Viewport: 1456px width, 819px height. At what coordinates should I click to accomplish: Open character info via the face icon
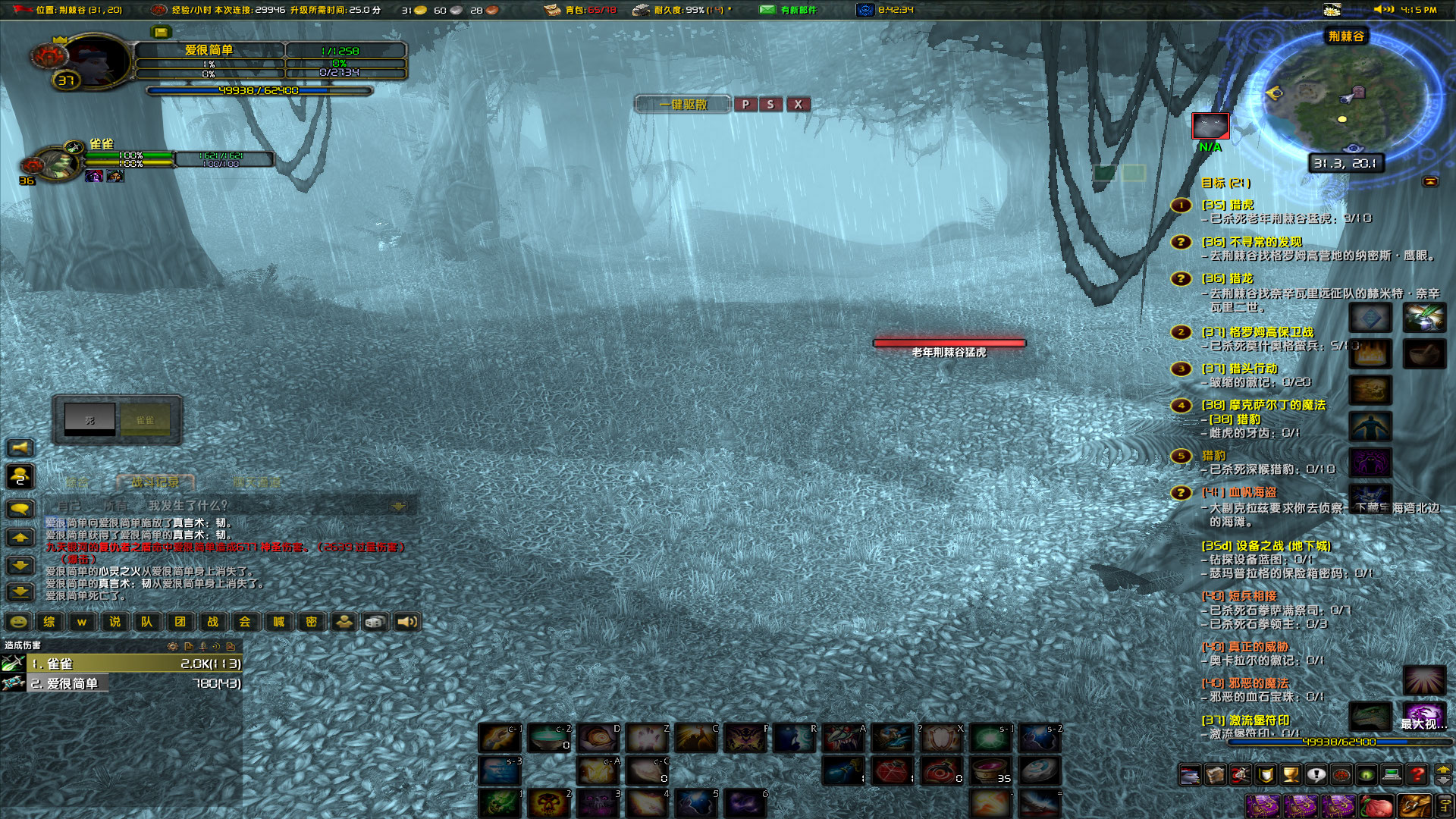click(x=1191, y=775)
